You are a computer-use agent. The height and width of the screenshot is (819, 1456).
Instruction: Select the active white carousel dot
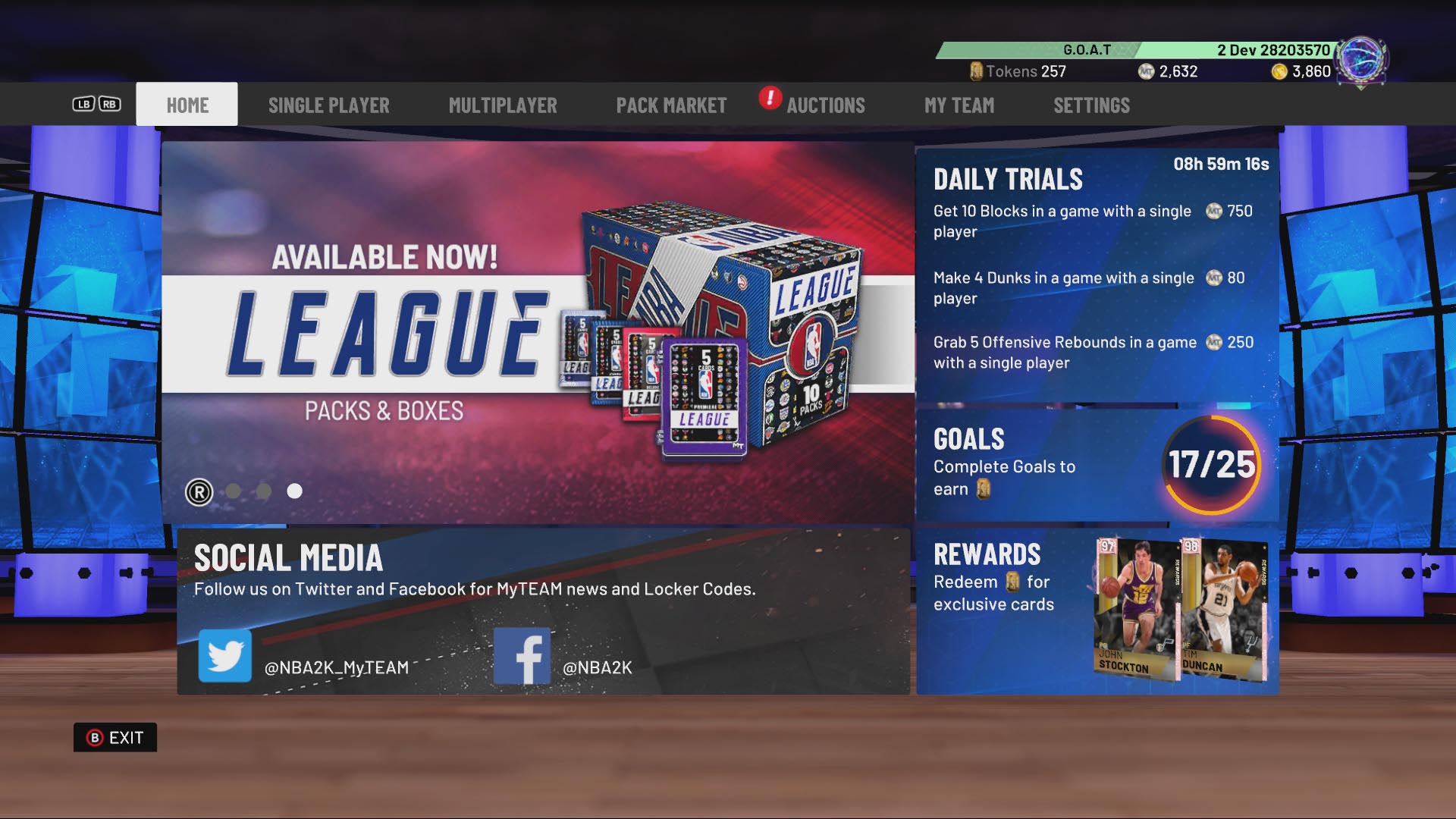pyautogui.click(x=294, y=491)
